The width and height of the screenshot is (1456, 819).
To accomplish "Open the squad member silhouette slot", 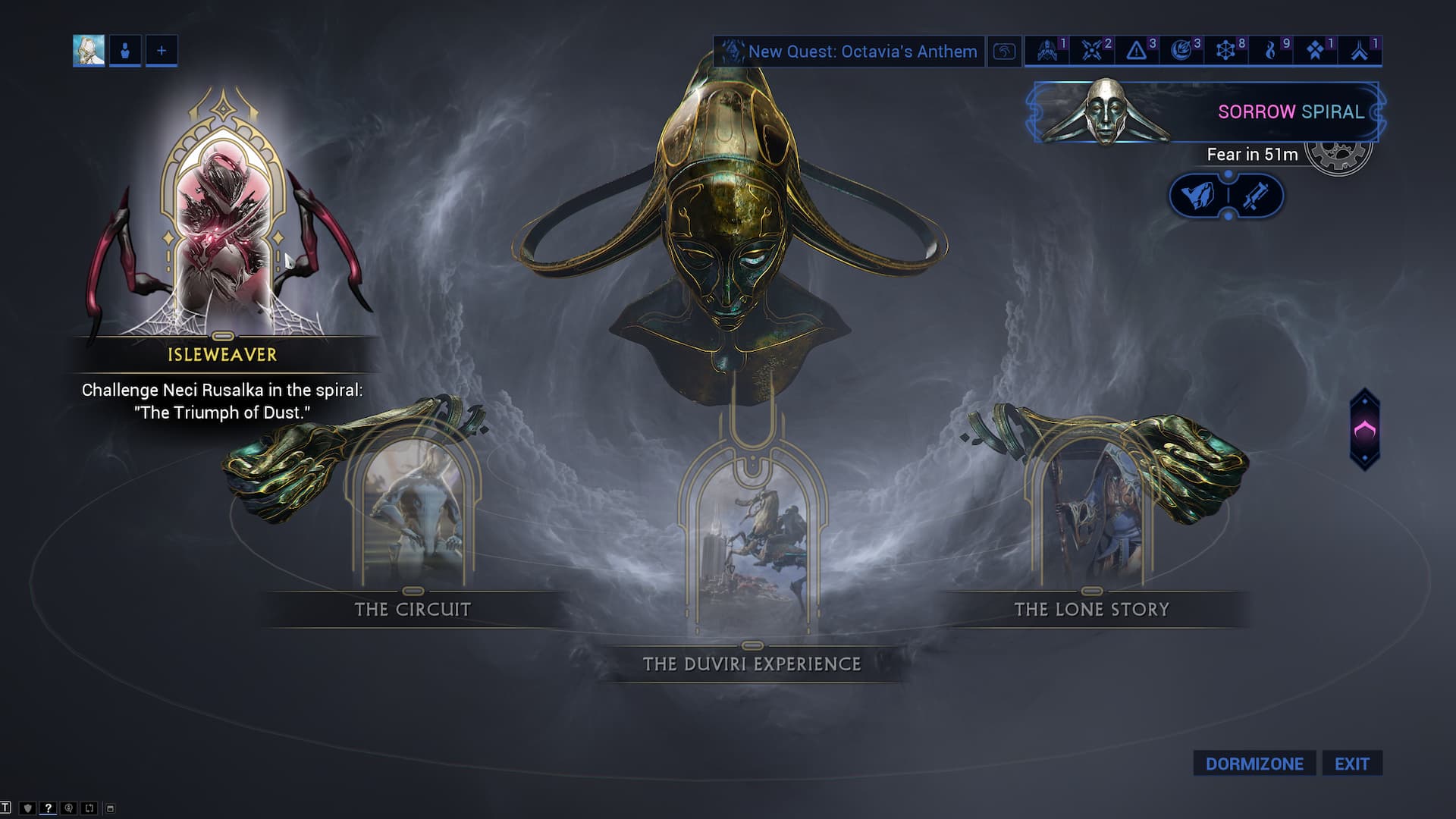I will [x=125, y=51].
